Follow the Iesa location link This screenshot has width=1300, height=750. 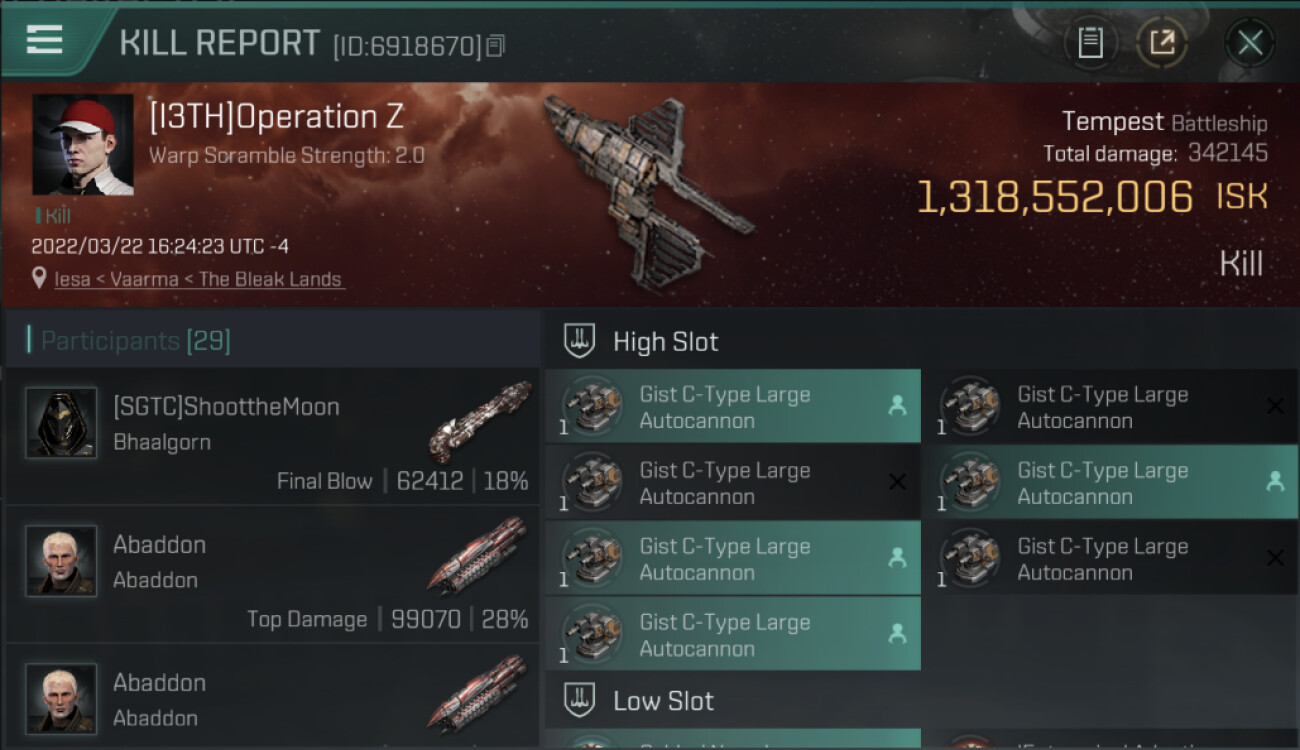coord(72,280)
